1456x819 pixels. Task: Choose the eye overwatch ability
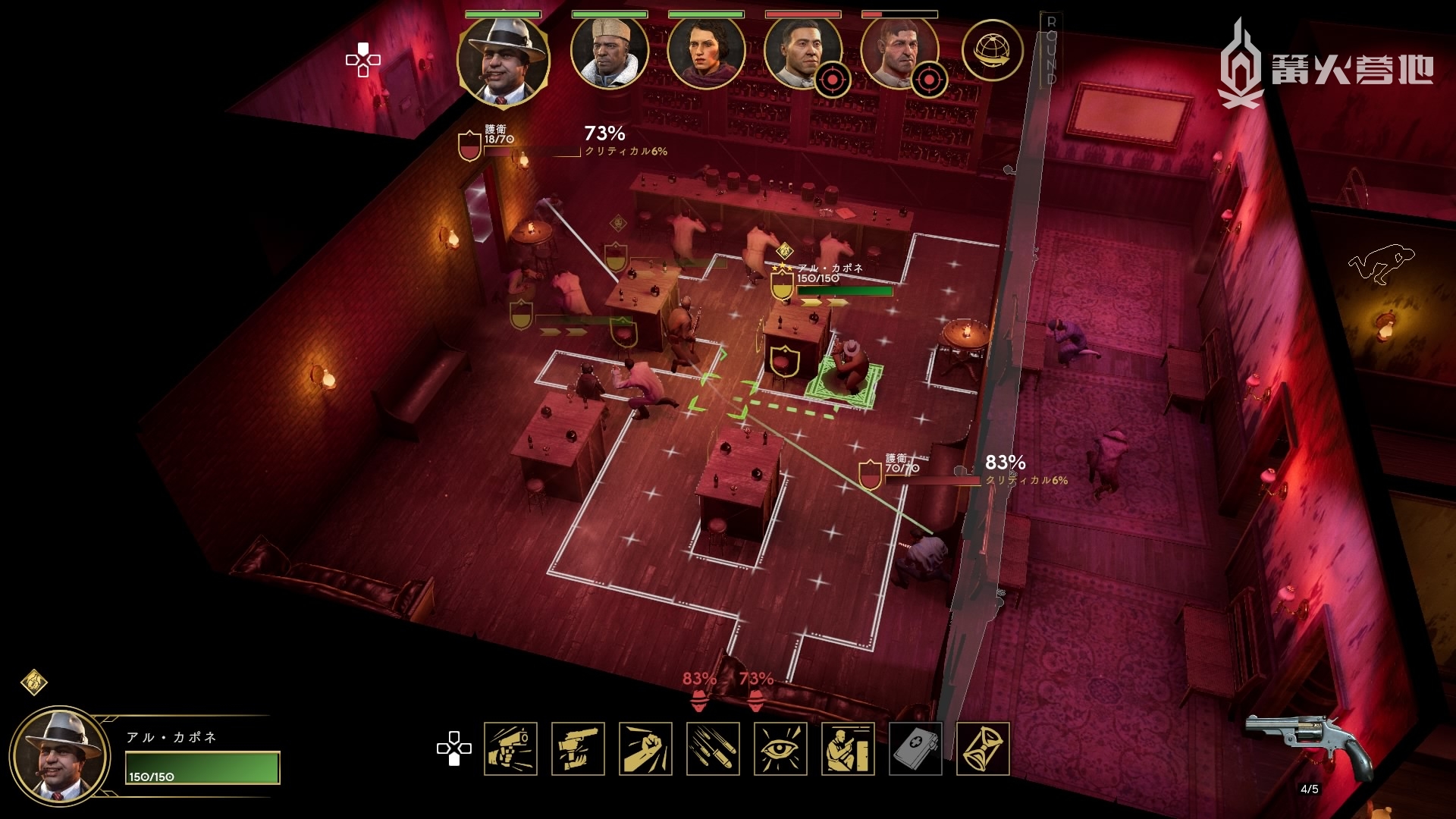coord(780,749)
